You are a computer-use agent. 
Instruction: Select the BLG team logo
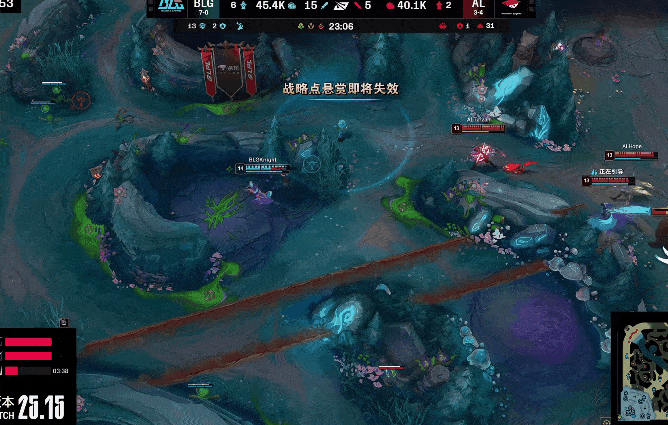[167, 9]
